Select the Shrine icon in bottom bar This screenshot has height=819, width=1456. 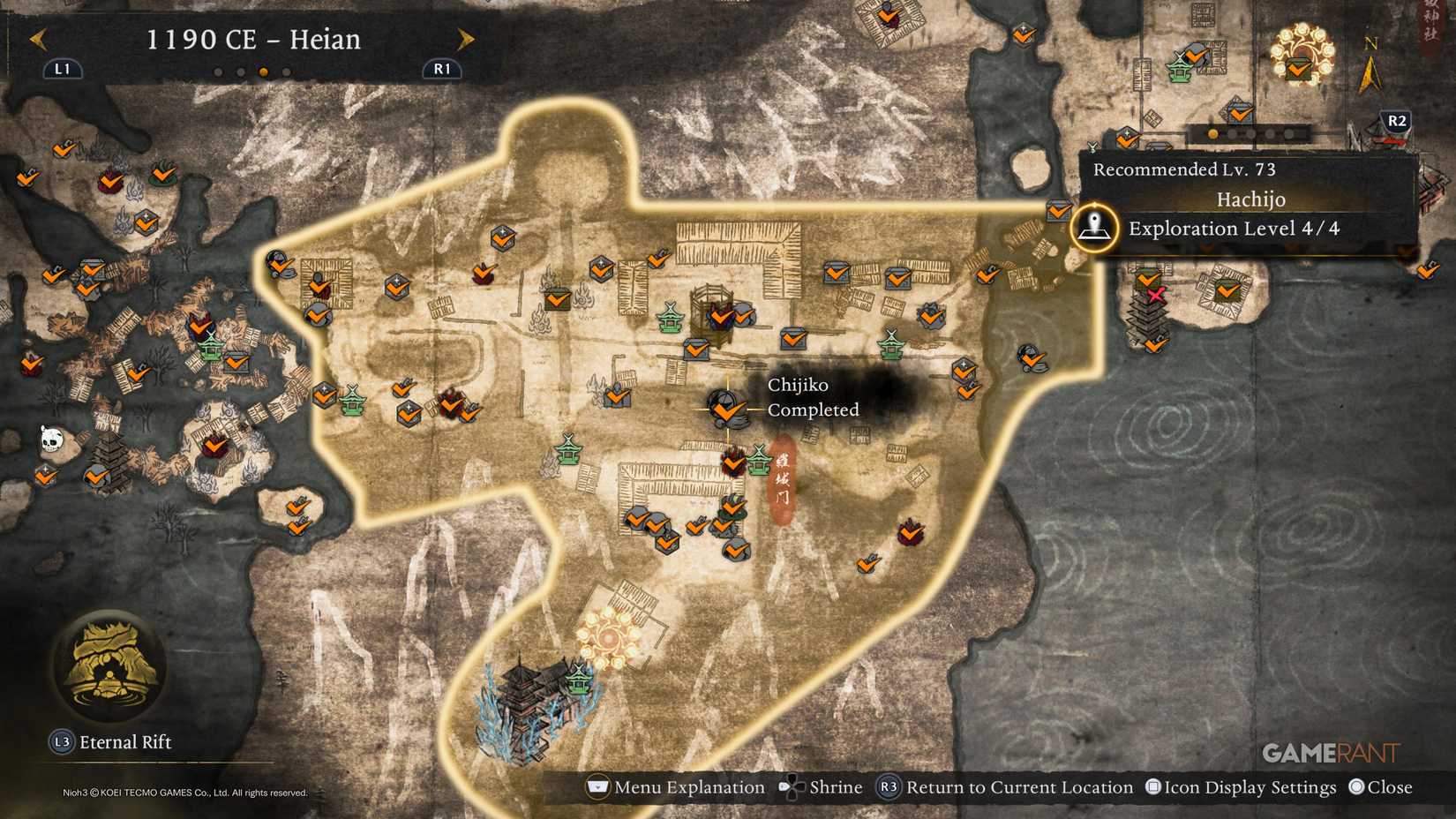tap(822, 786)
